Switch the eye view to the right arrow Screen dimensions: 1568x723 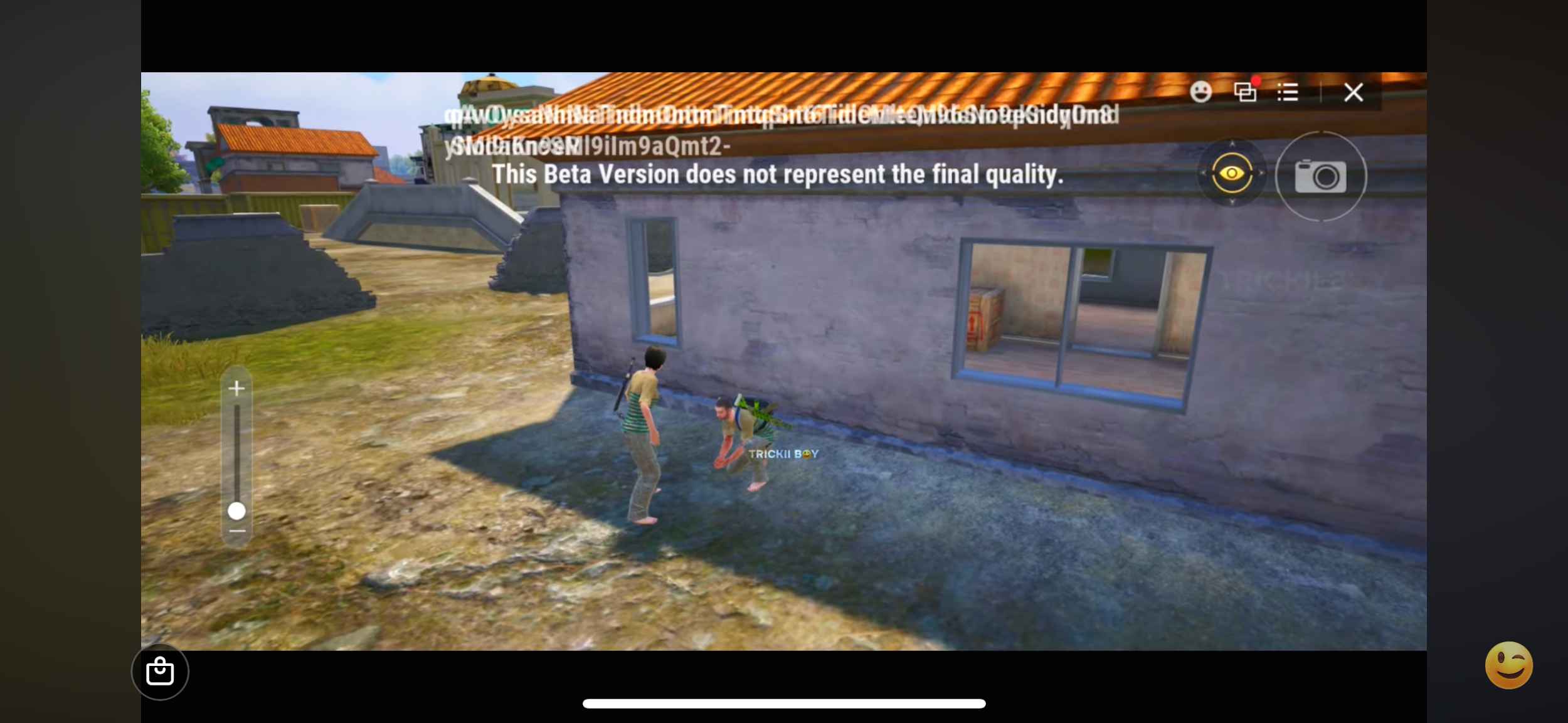click(1261, 173)
